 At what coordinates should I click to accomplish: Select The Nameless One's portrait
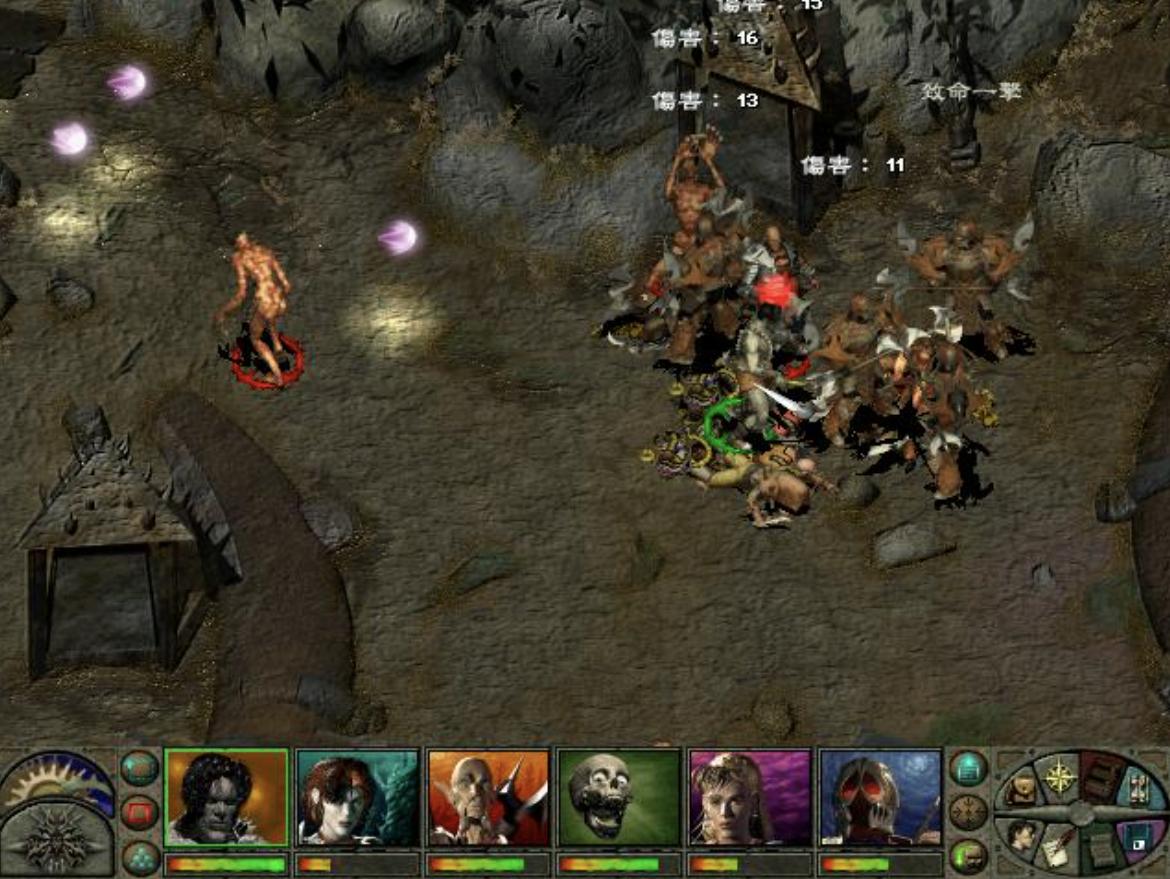pos(226,797)
